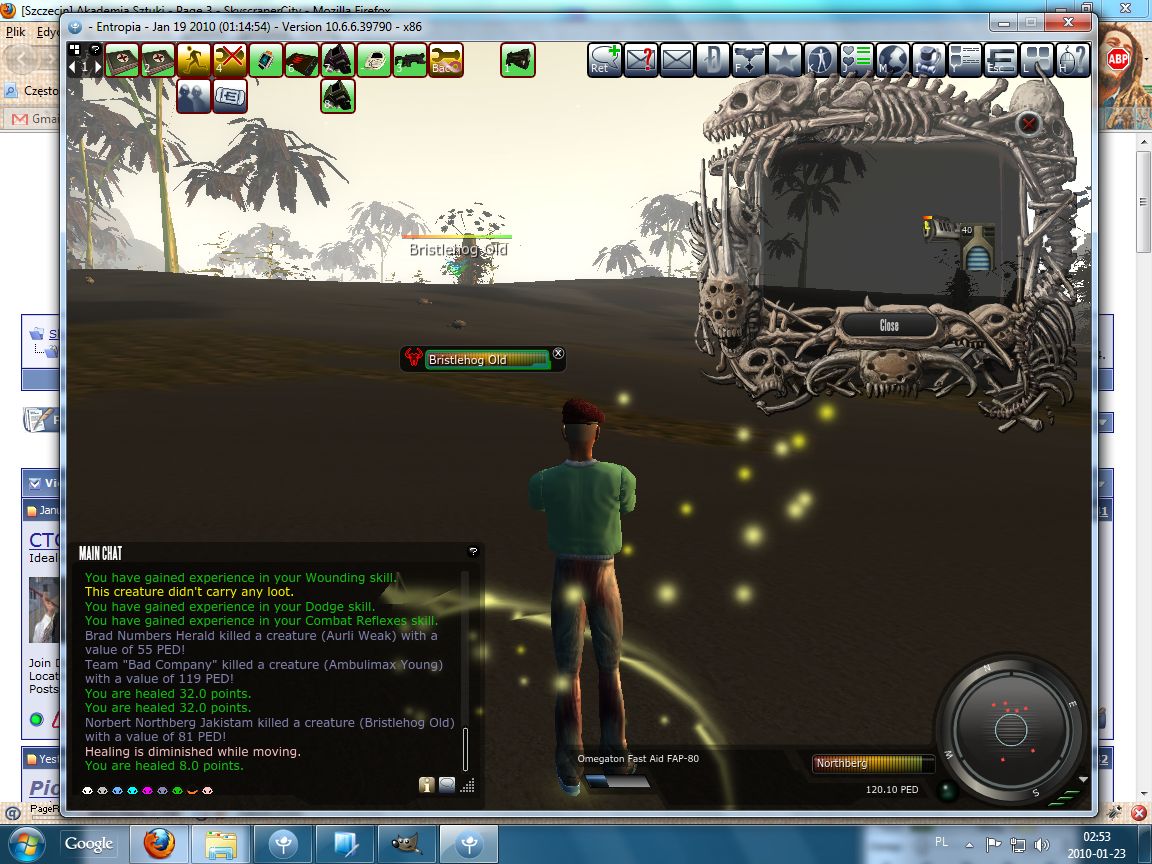The width and height of the screenshot is (1152, 864).
Task: Open the globe map icon
Action: click(893, 61)
